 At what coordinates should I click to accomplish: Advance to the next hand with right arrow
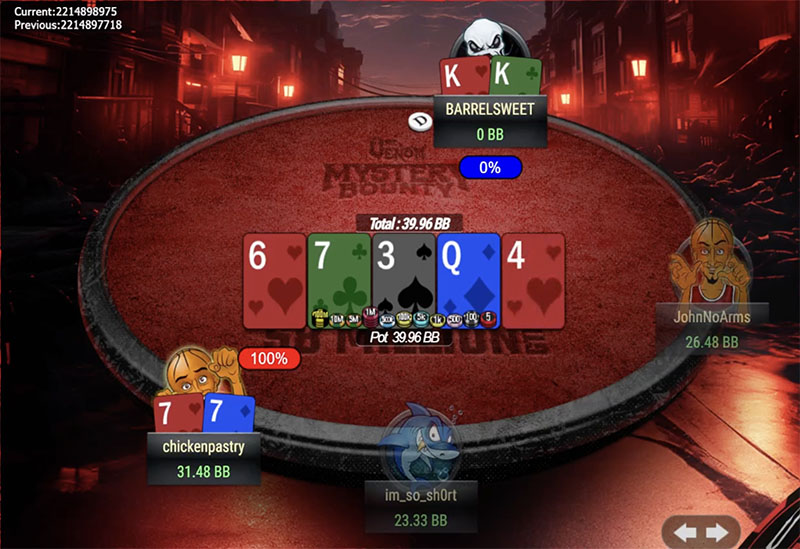pyautogui.click(x=715, y=530)
